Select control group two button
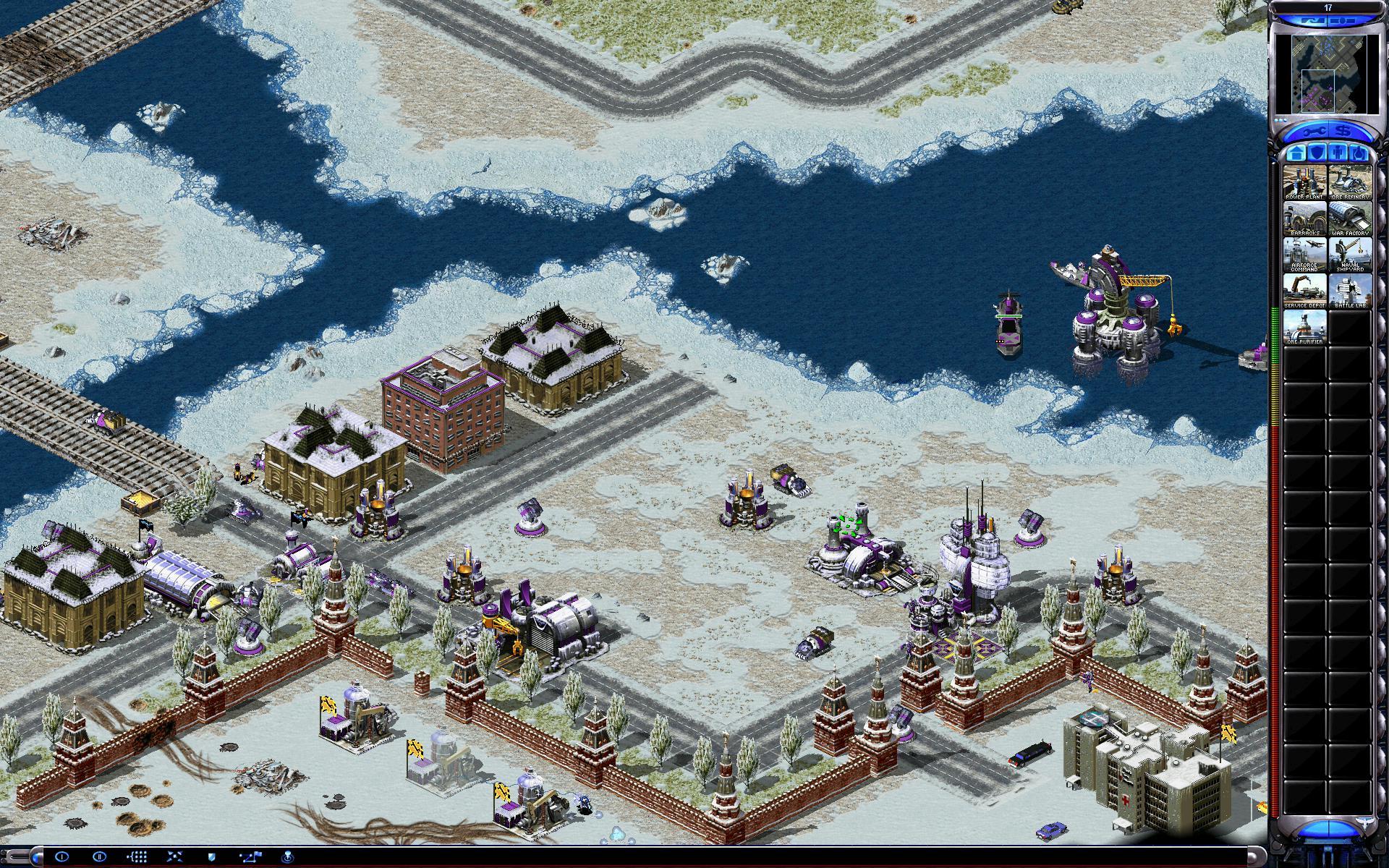 [99, 856]
